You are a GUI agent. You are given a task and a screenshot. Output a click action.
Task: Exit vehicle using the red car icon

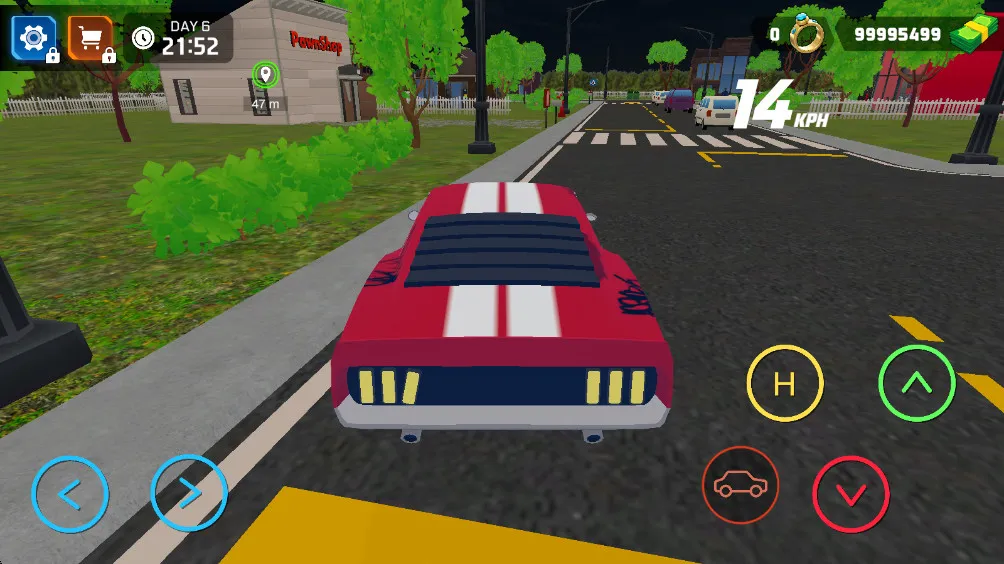coord(741,485)
